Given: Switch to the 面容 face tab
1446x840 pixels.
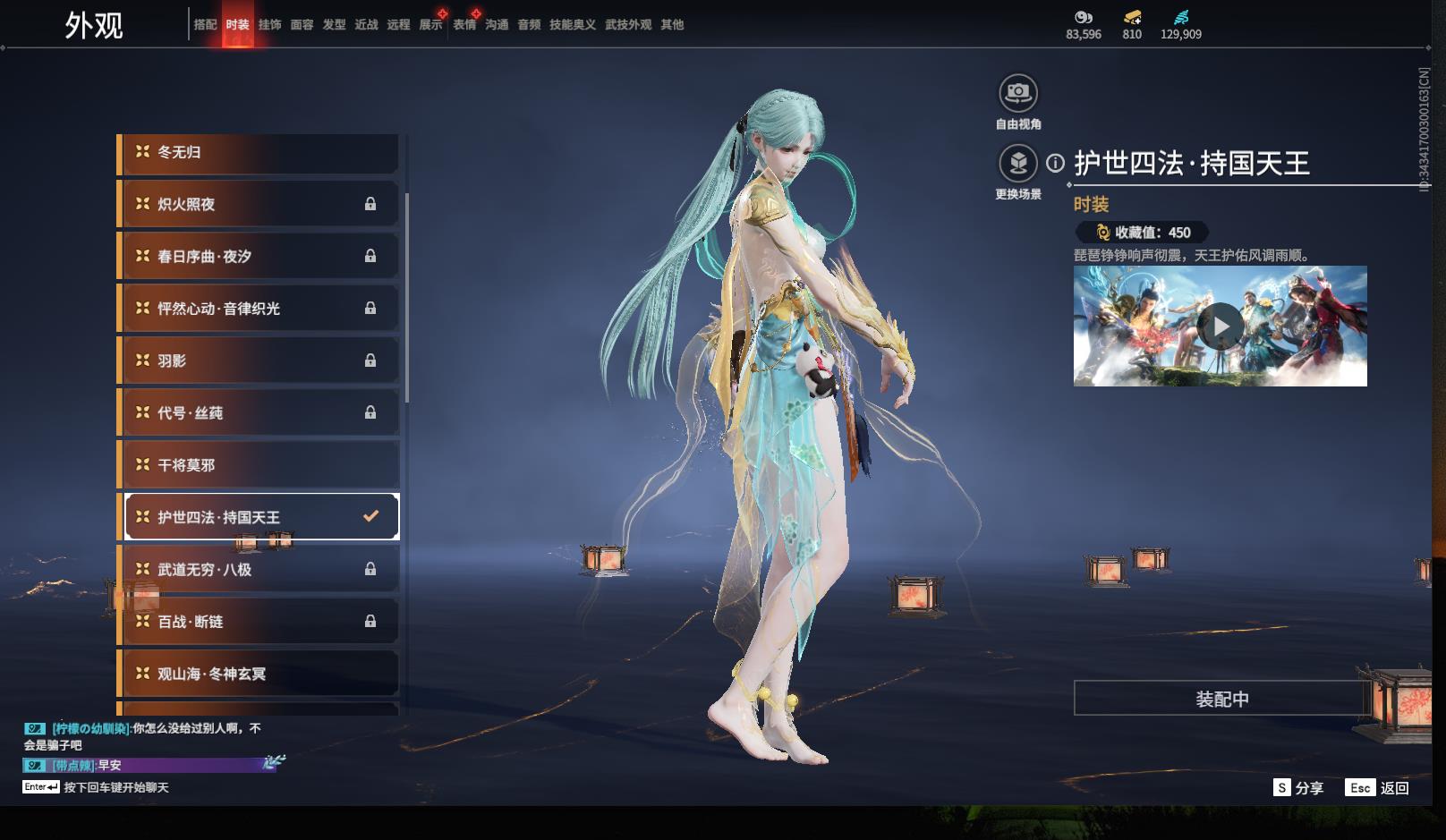Looking at the screenshot, I should click(302, 25).
